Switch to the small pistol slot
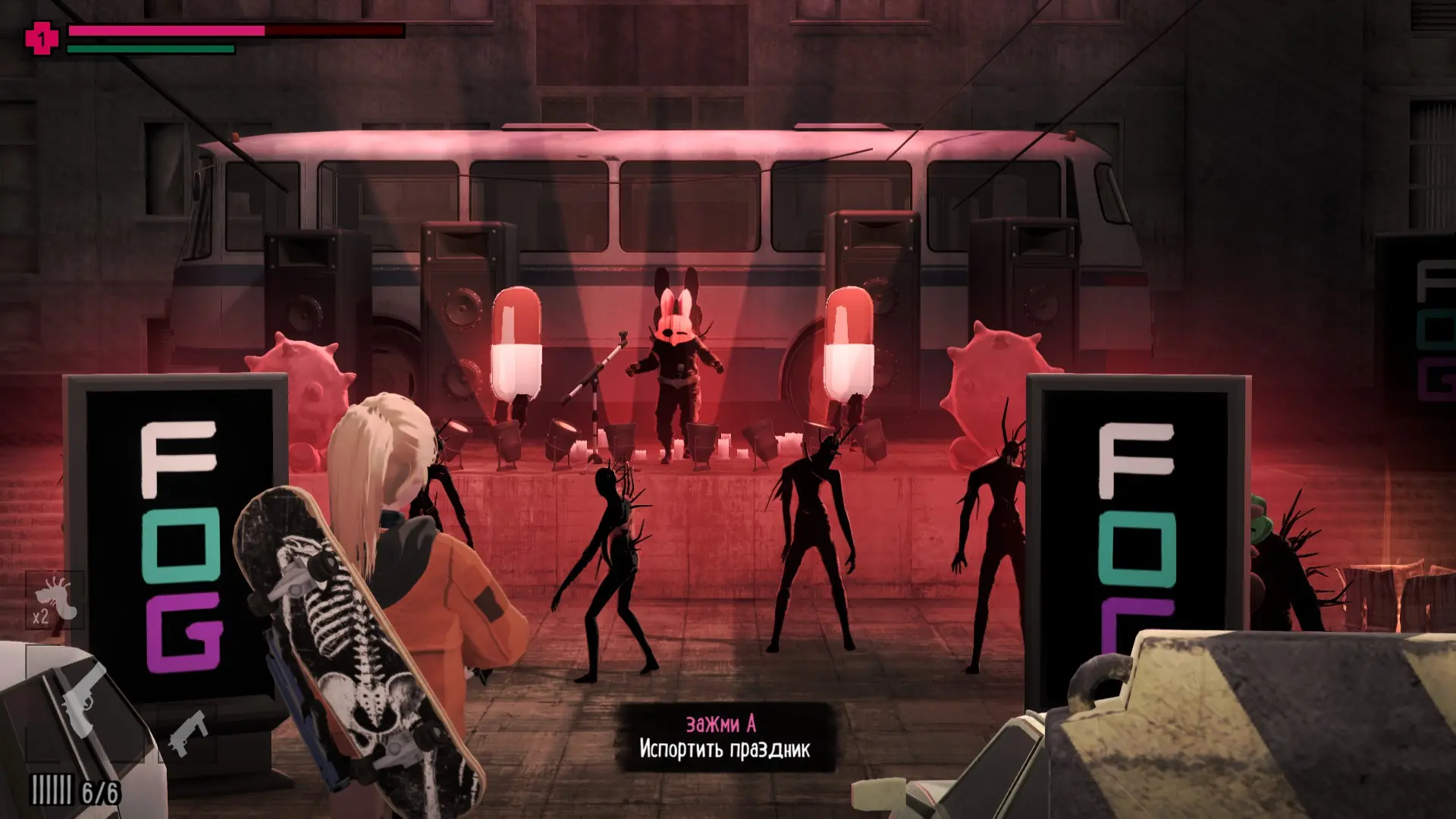 point(187,733)
